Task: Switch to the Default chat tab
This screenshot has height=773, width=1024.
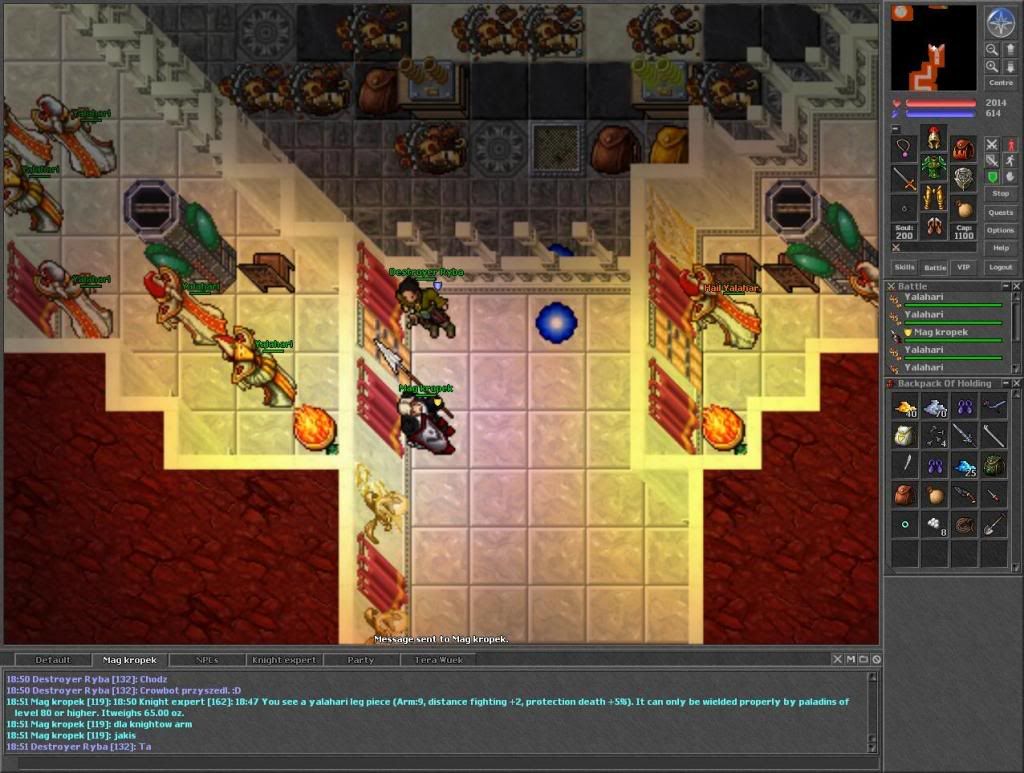Action: tap(53, 660)
